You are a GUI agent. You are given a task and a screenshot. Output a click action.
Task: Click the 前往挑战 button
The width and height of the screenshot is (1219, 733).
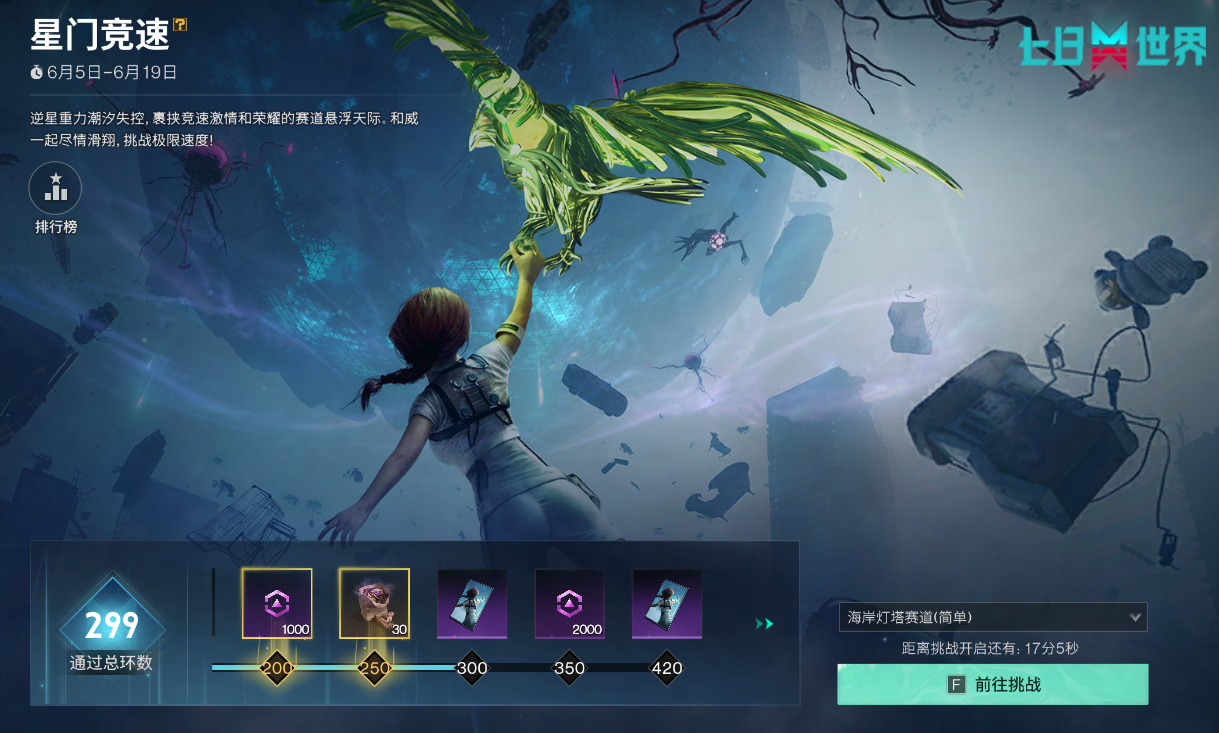coord(992,685)
